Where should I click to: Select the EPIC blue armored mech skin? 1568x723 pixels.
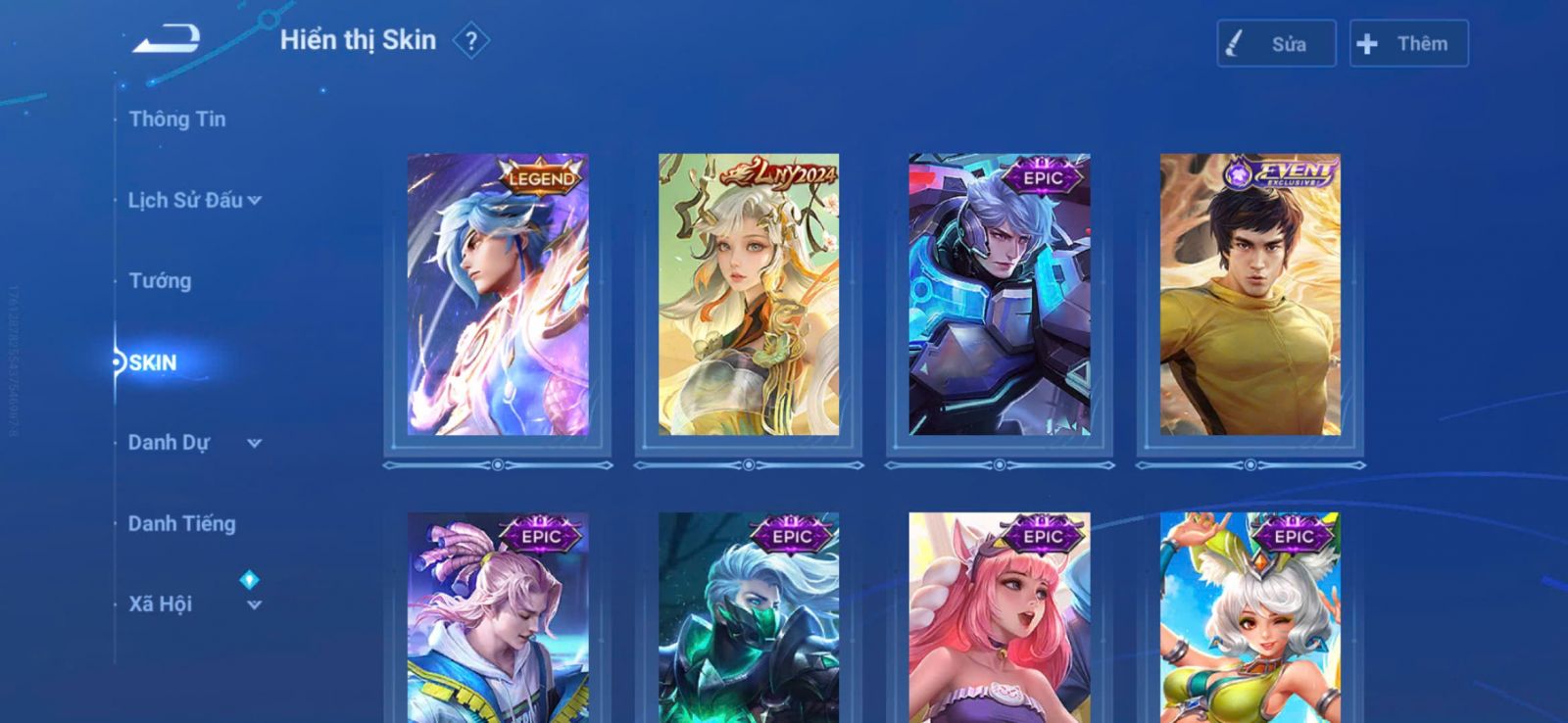click(x=1000, y=294)
